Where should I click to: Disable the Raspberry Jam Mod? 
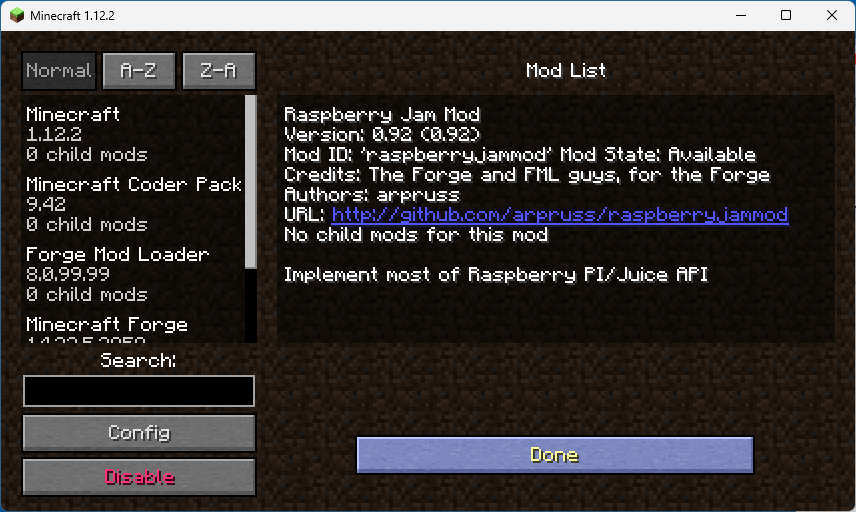139,477
